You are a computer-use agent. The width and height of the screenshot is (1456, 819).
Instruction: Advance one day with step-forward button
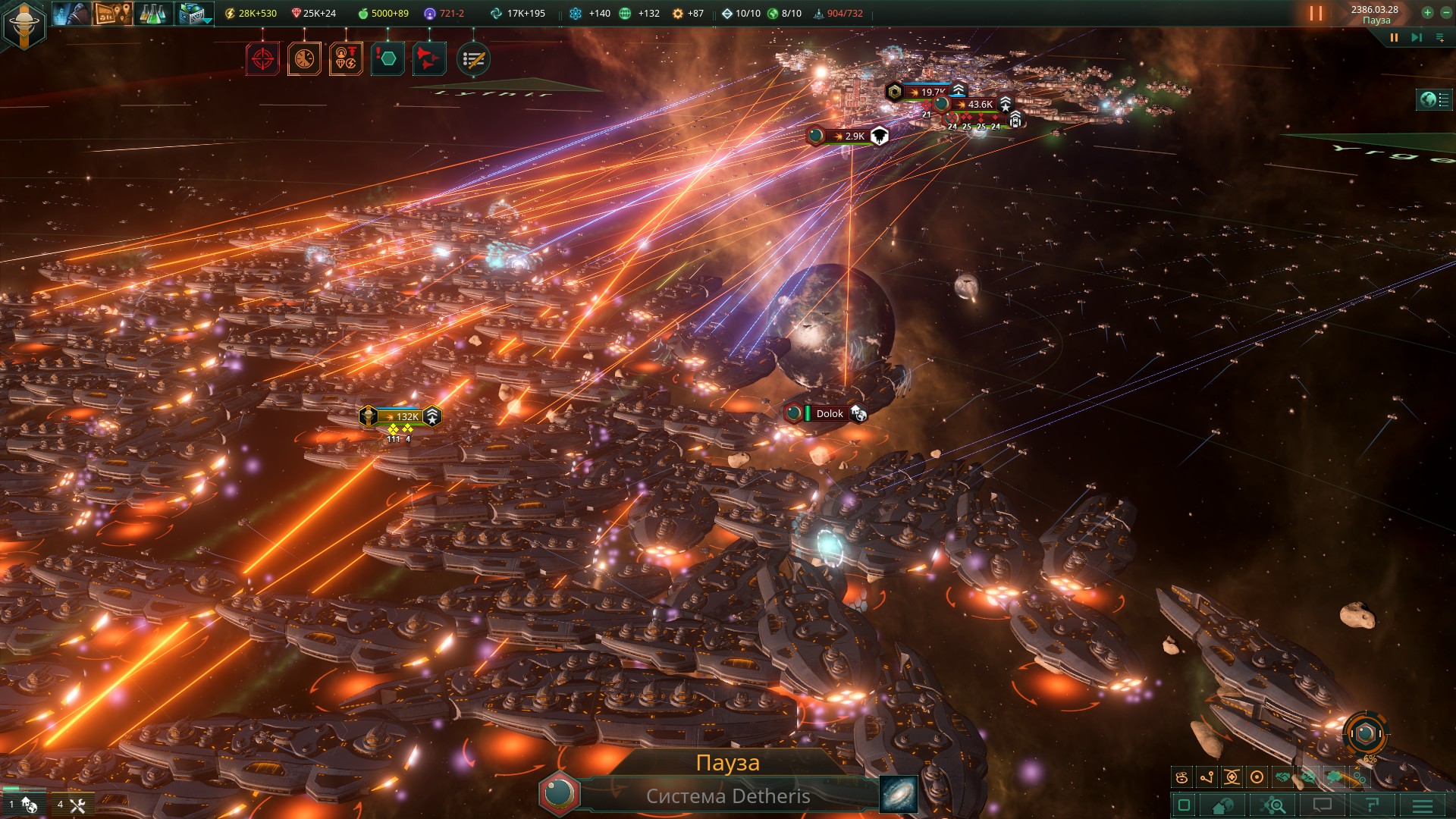point(1416,38)
